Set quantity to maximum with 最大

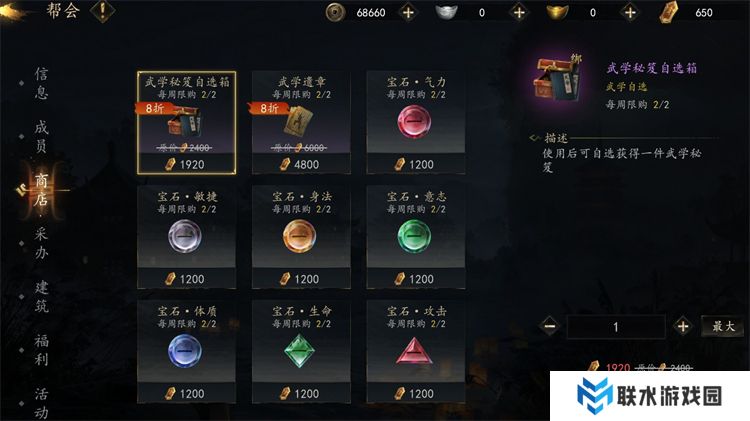click(723, 326)
